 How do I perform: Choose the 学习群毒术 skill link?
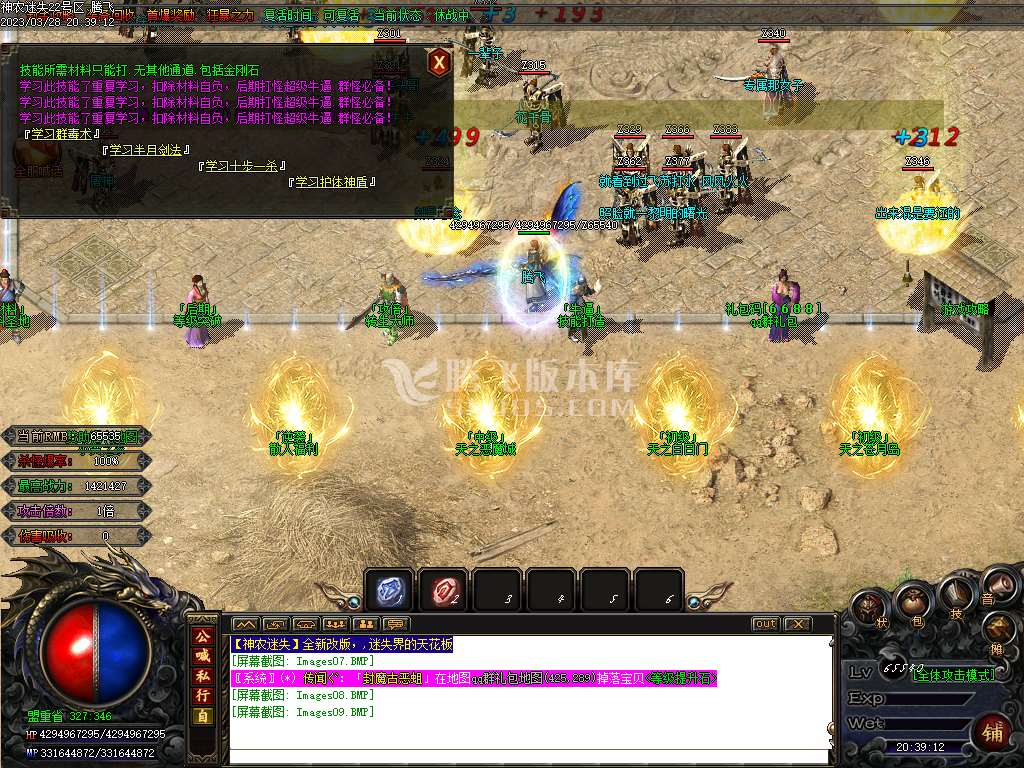58,134
